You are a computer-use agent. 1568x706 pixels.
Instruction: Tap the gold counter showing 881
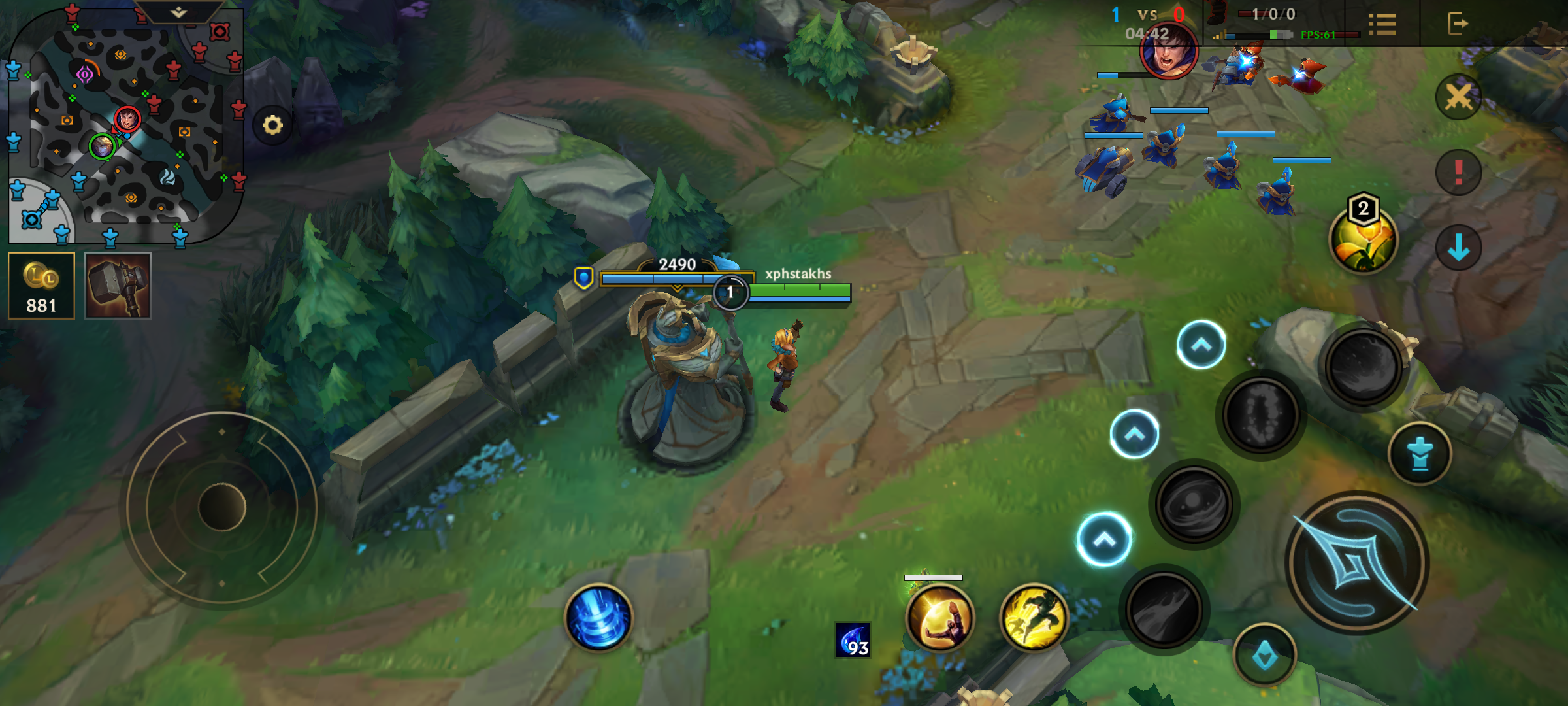click(41, 284)
